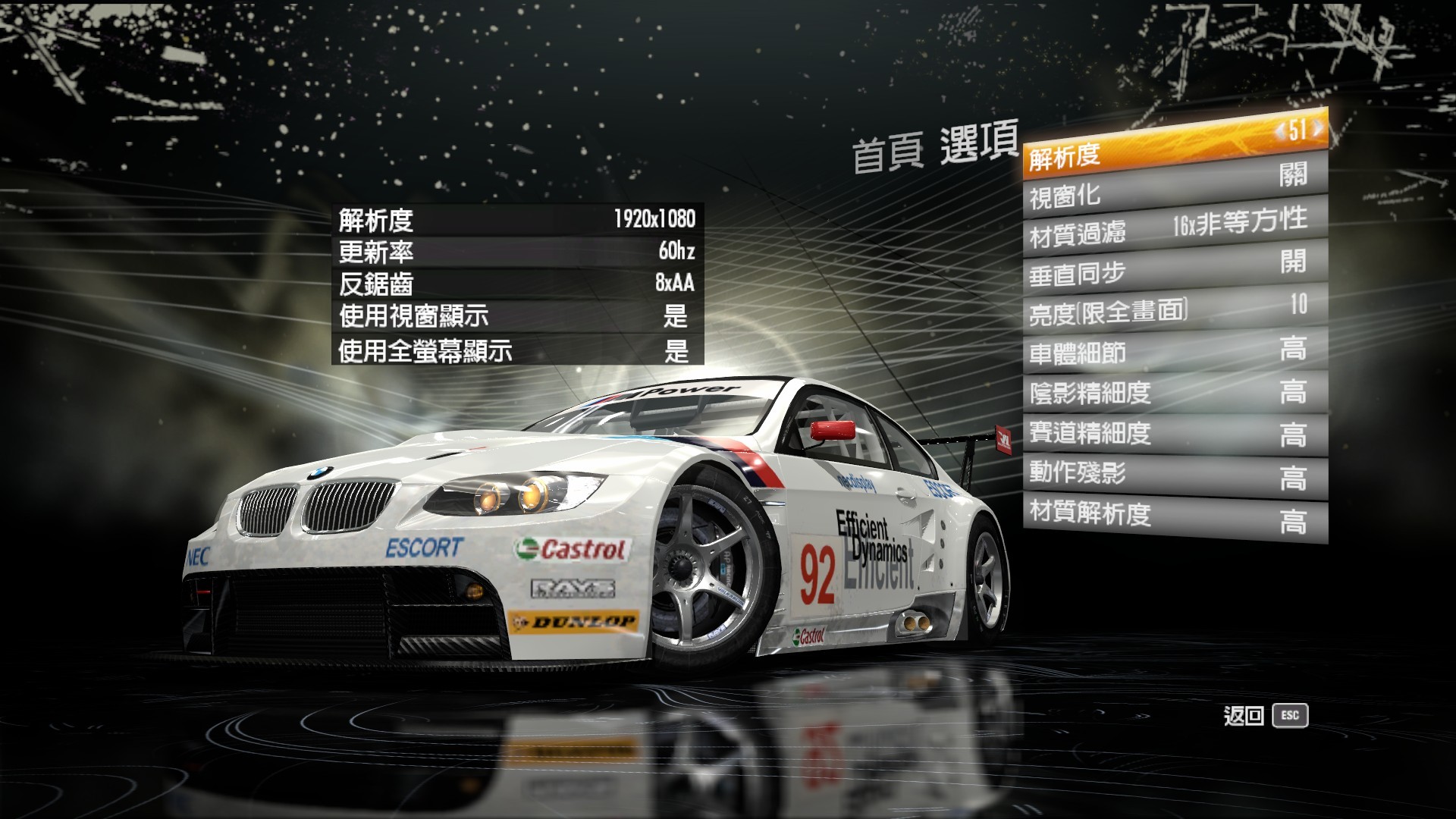Click the right arrow beside value 51
The height and width of the screenshot is (819, 1456).
click(1317, 127)
